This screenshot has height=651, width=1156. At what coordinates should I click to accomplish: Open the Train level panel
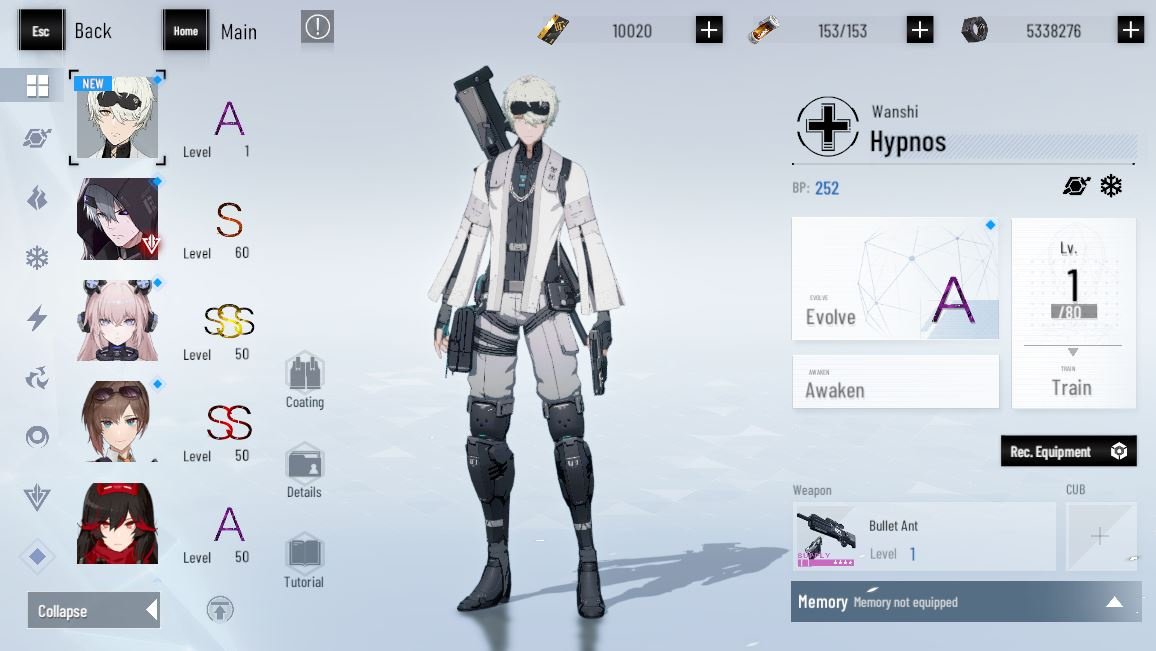coord(1073,313)
